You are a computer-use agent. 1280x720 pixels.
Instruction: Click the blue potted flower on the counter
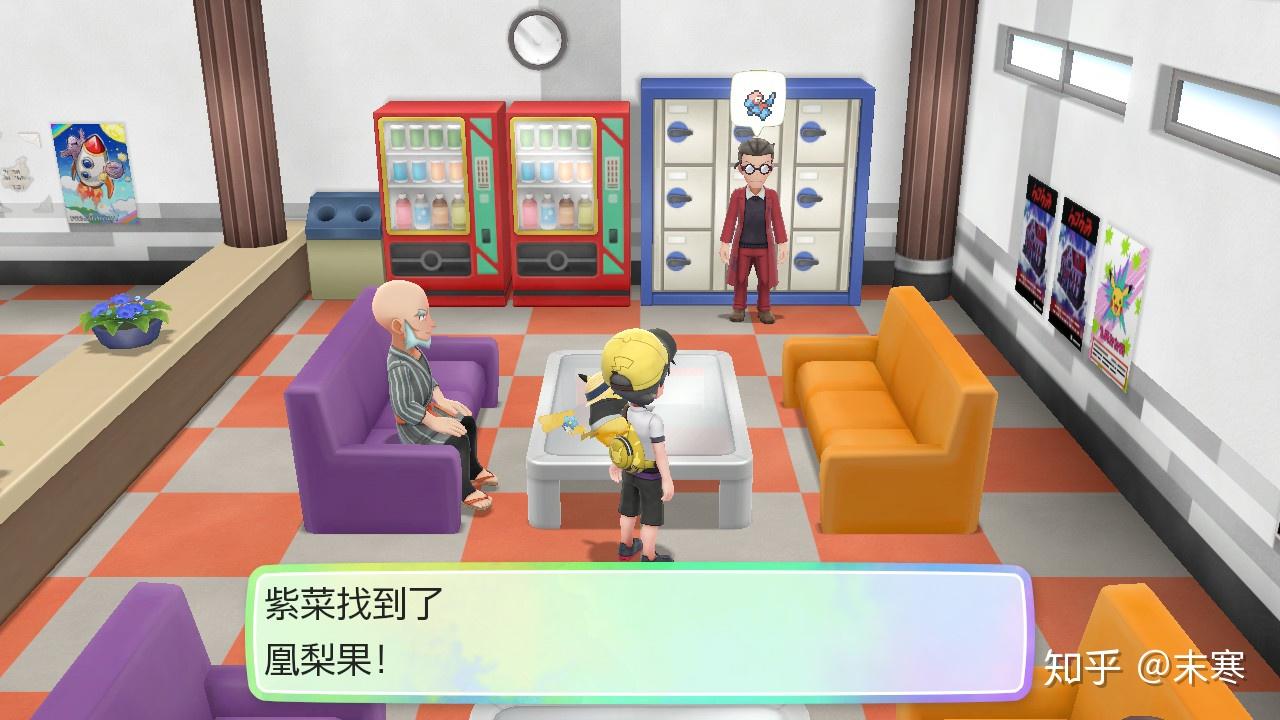click(x=122, y=318)
